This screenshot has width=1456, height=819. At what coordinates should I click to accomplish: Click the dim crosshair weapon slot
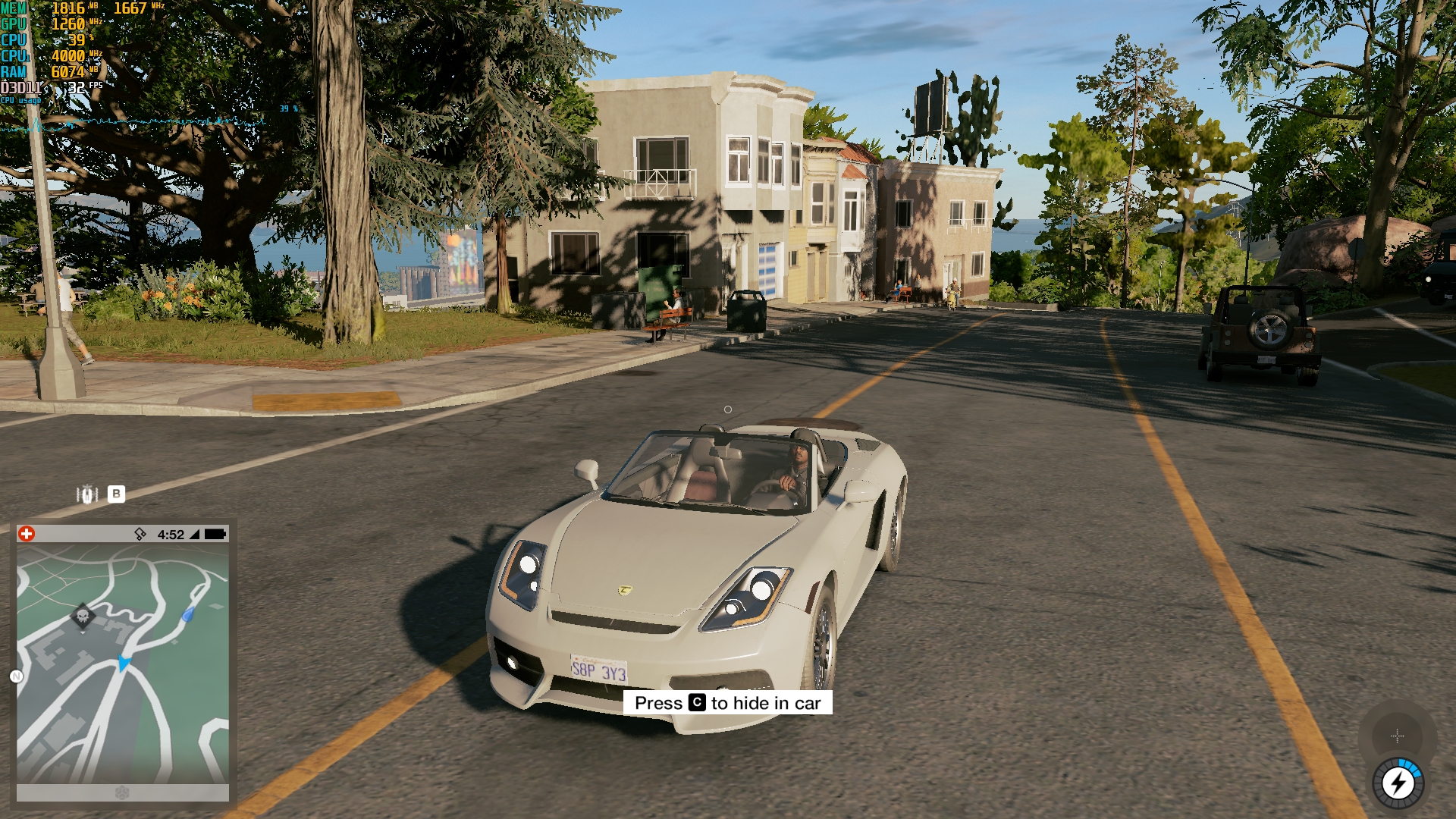coord(1397,736)
